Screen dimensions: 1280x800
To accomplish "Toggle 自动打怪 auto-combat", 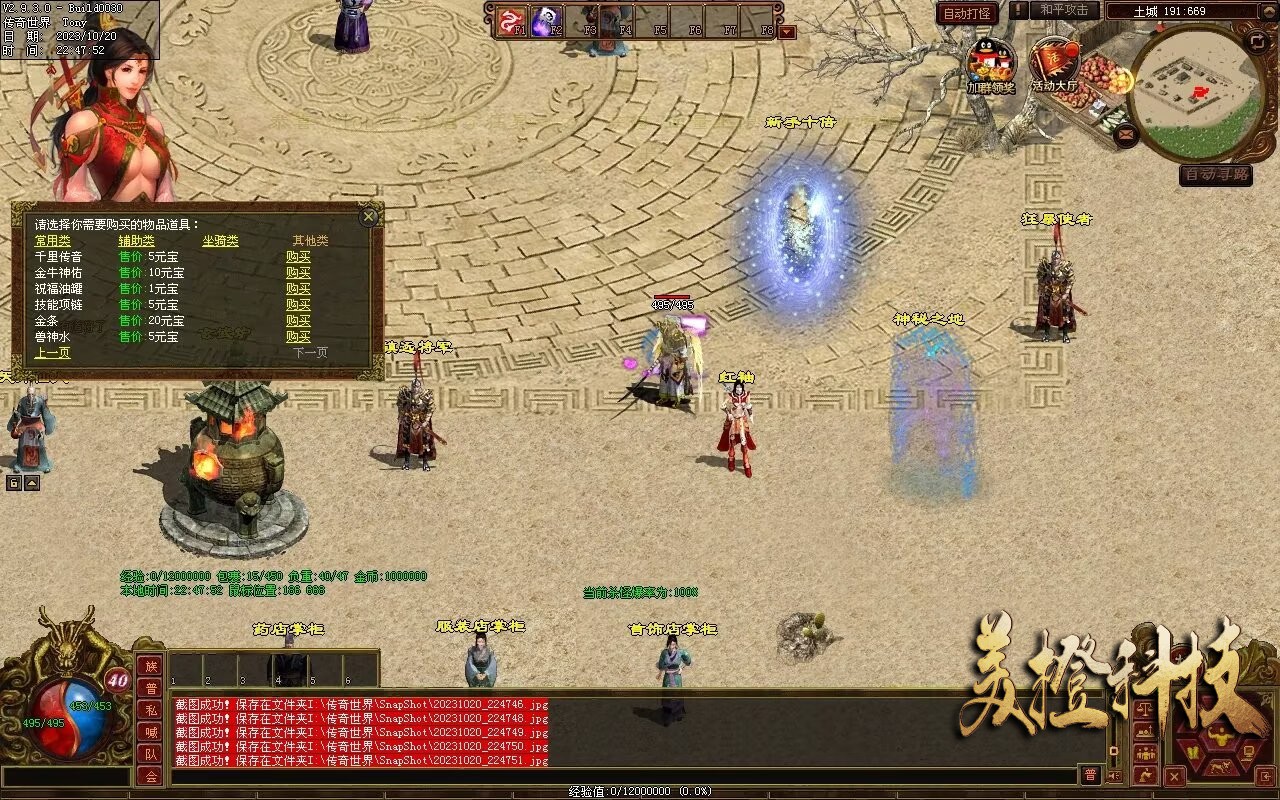I will [x=967, y=13].
